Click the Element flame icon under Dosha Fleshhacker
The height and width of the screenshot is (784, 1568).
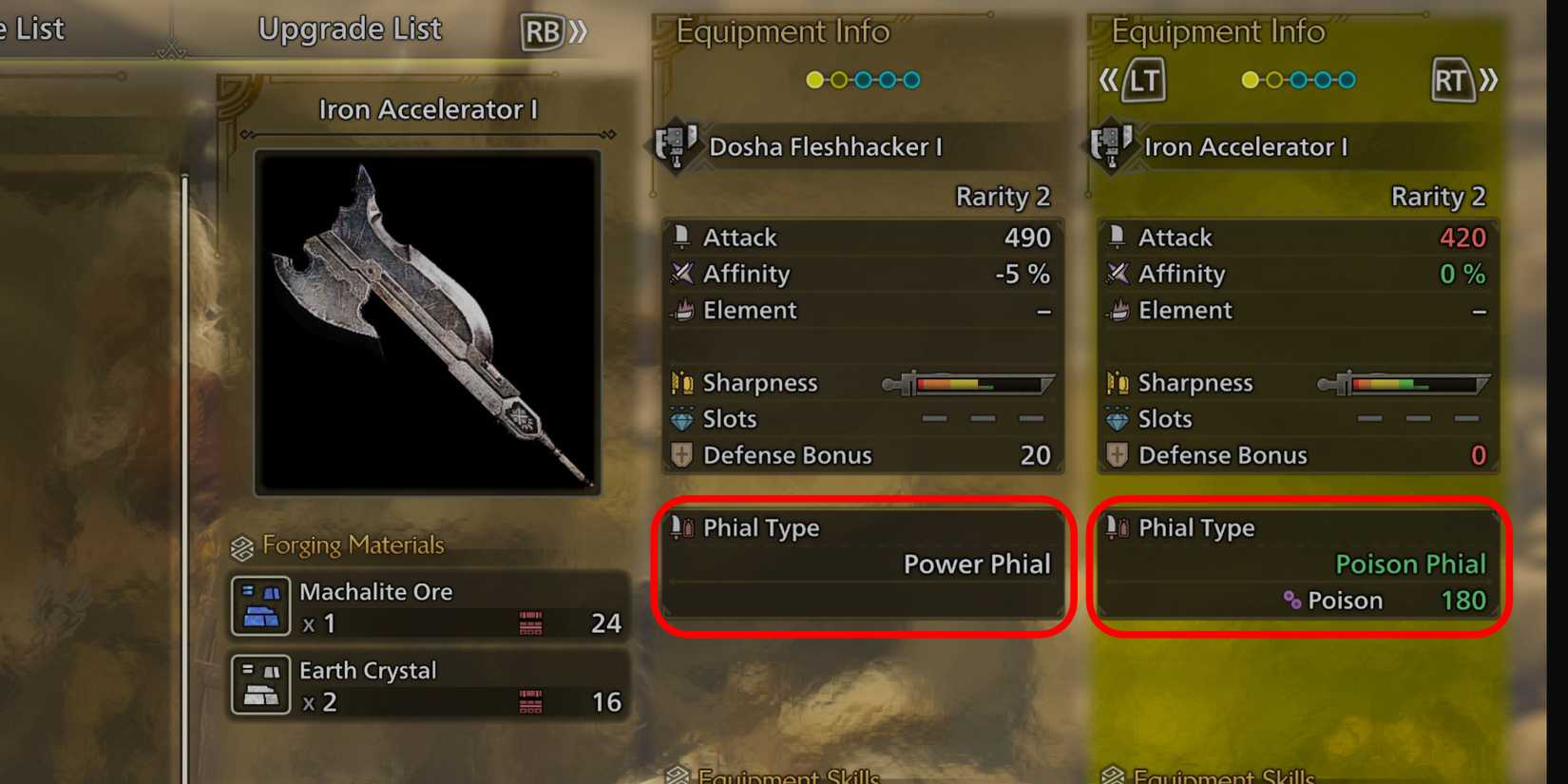(x=681, y=311)
